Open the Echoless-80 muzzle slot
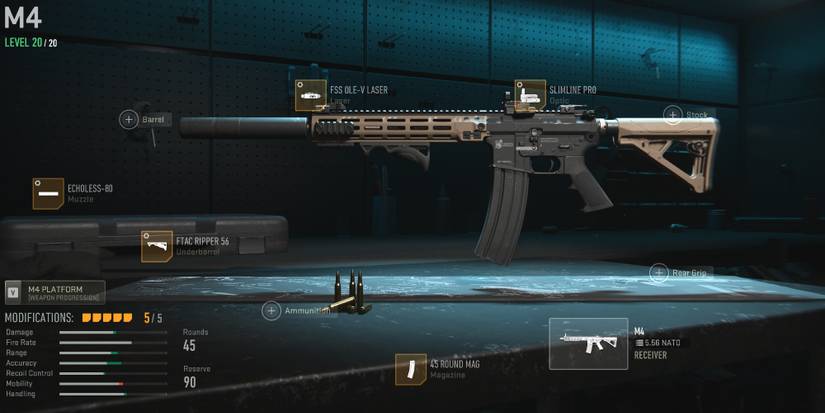Image resolution: width=825 pixels, height=413 pixels. [48, 194]
